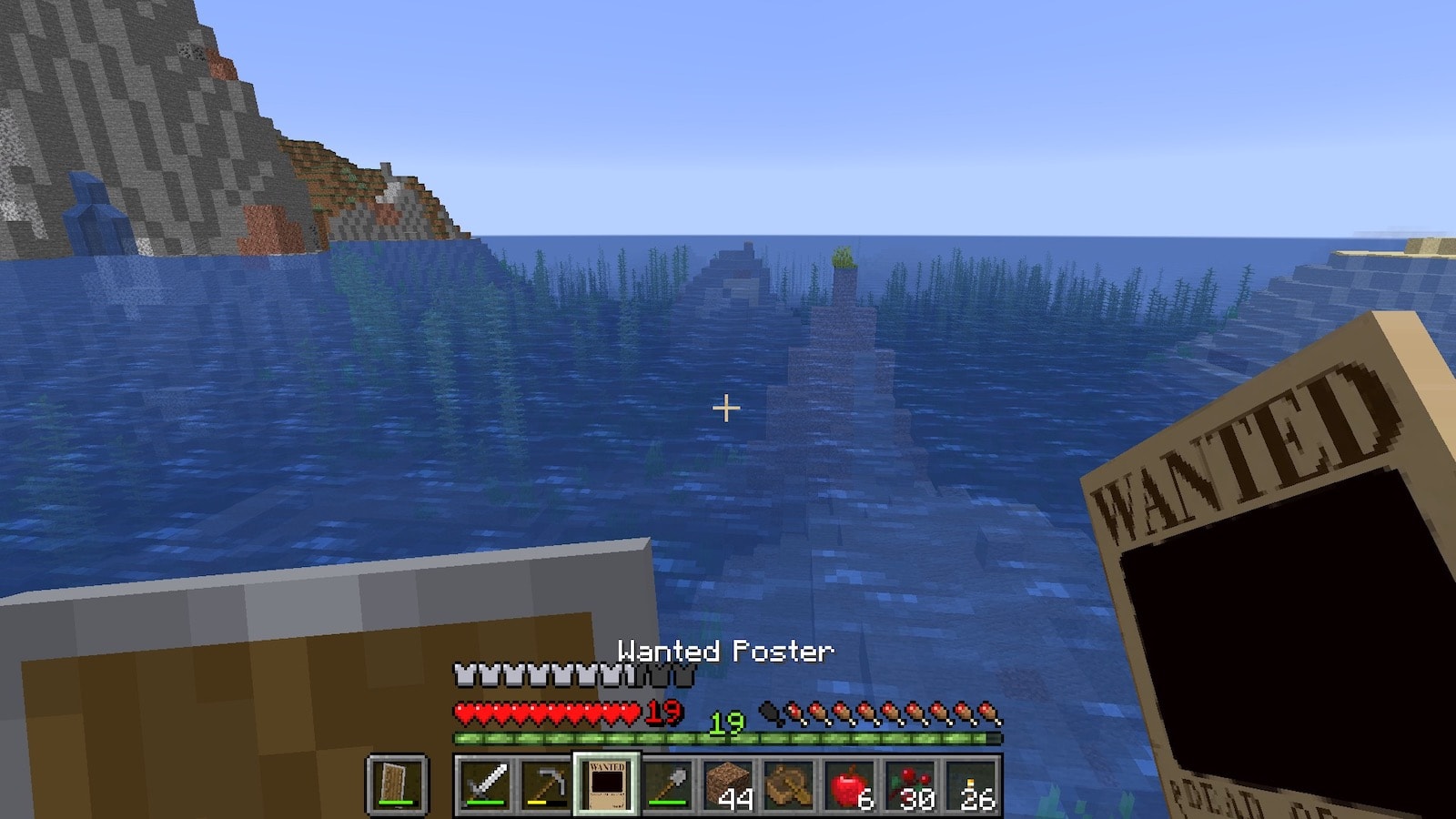Click the off-hand shield slot

pyautogui.click(x=397, y=784)
